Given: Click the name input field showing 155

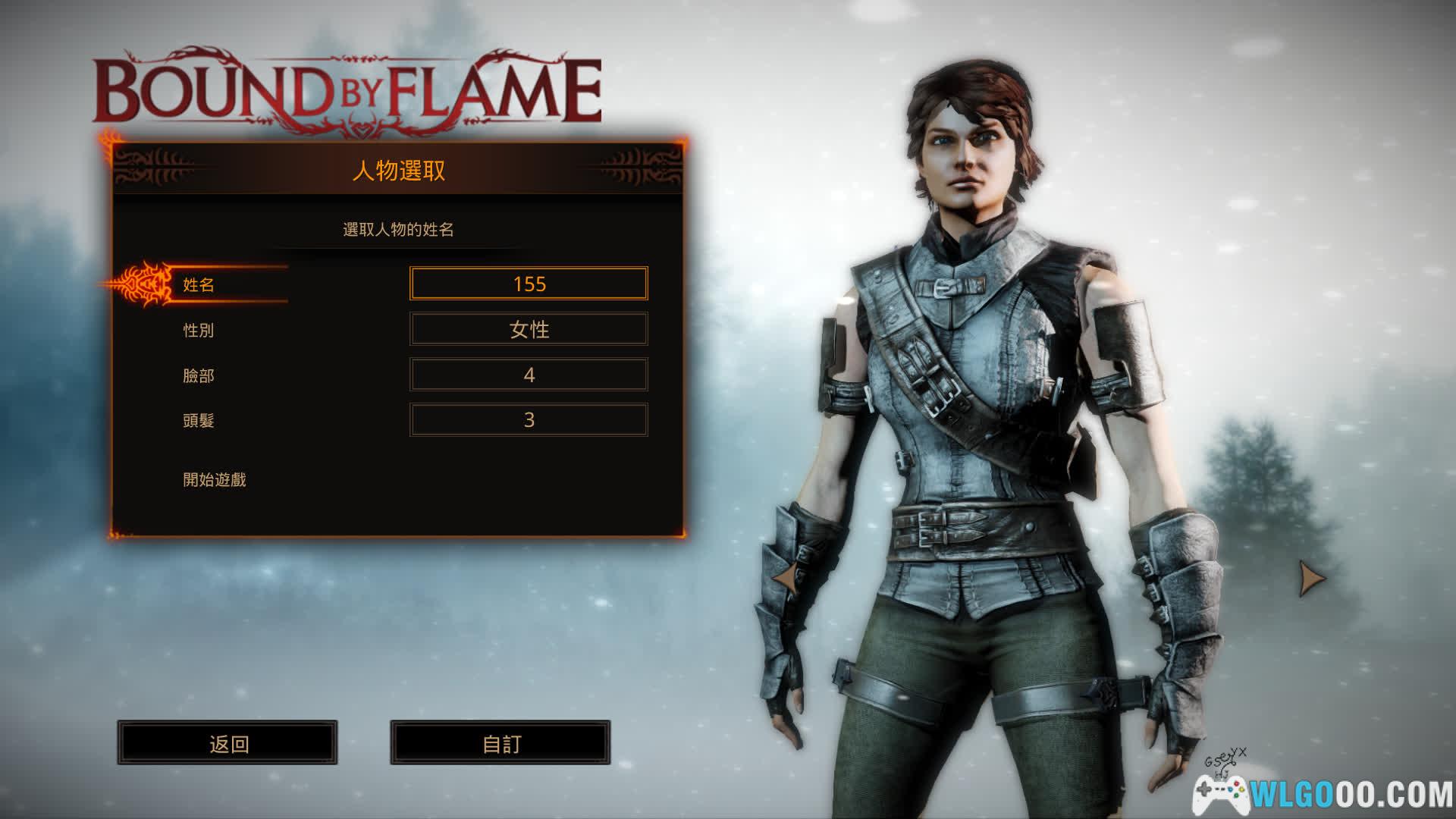Looking at the screenshot, I should 529,284.
